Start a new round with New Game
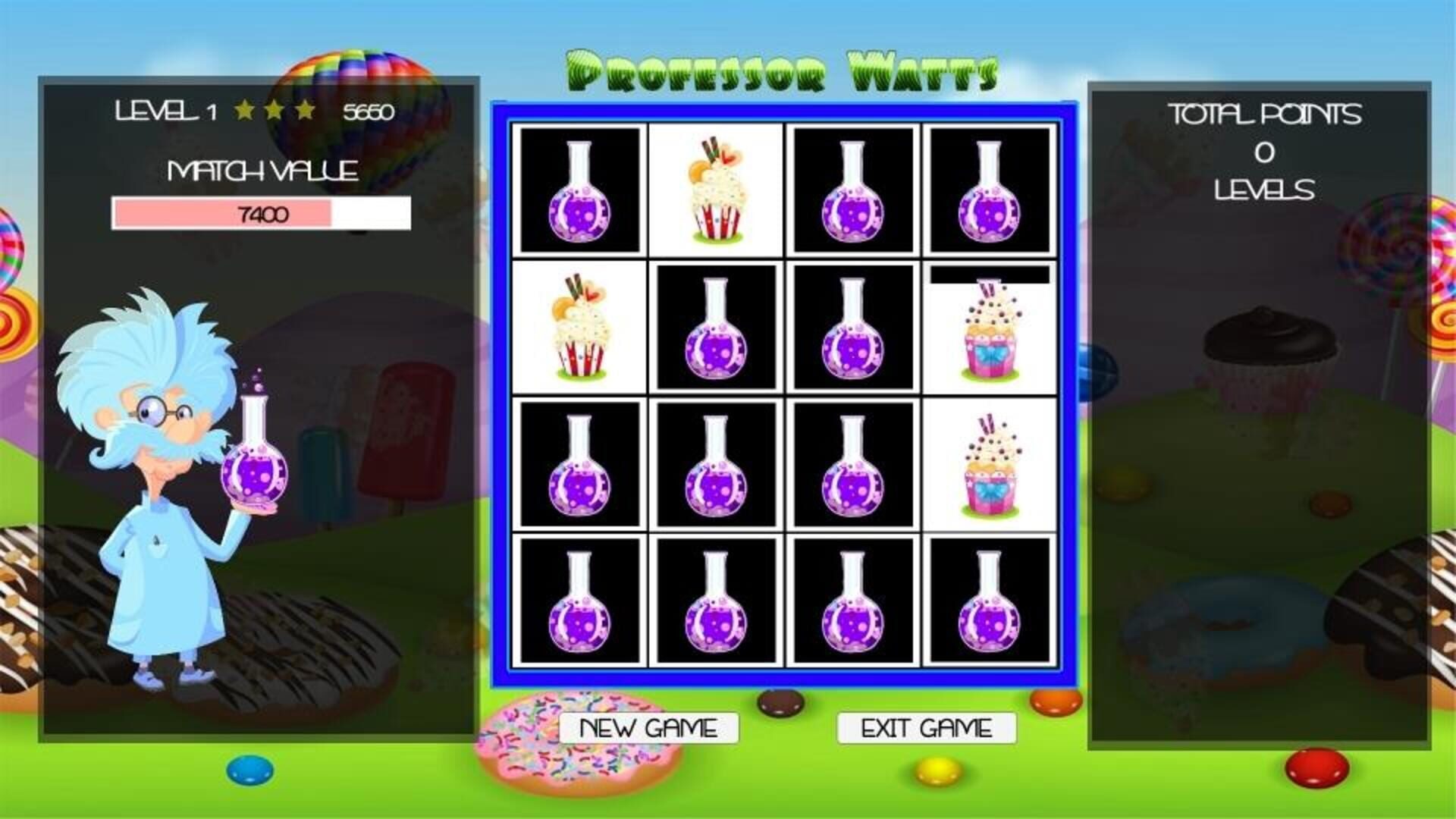 (648, 727)
